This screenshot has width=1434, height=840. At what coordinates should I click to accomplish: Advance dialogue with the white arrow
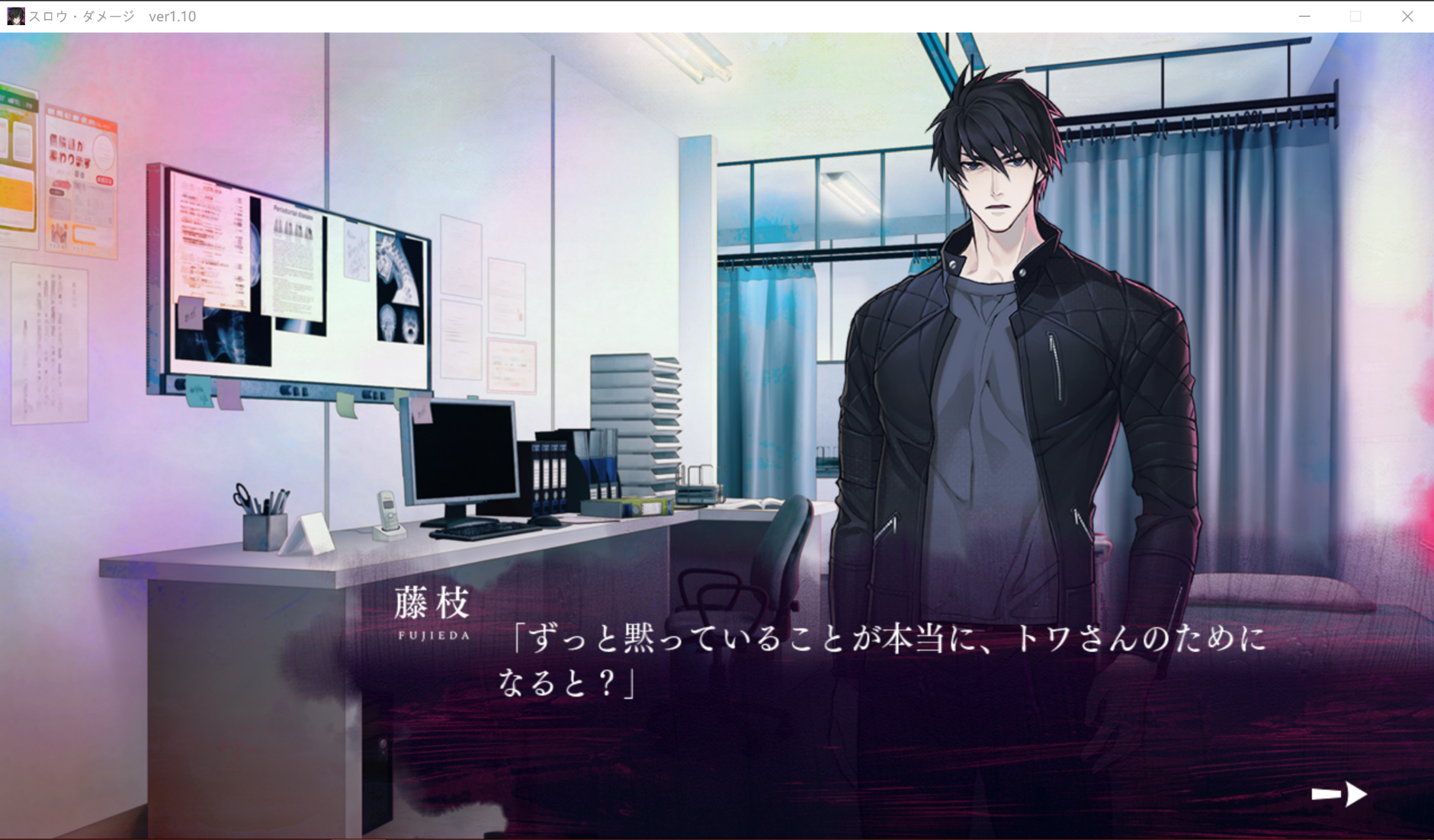coord(1339,794)
